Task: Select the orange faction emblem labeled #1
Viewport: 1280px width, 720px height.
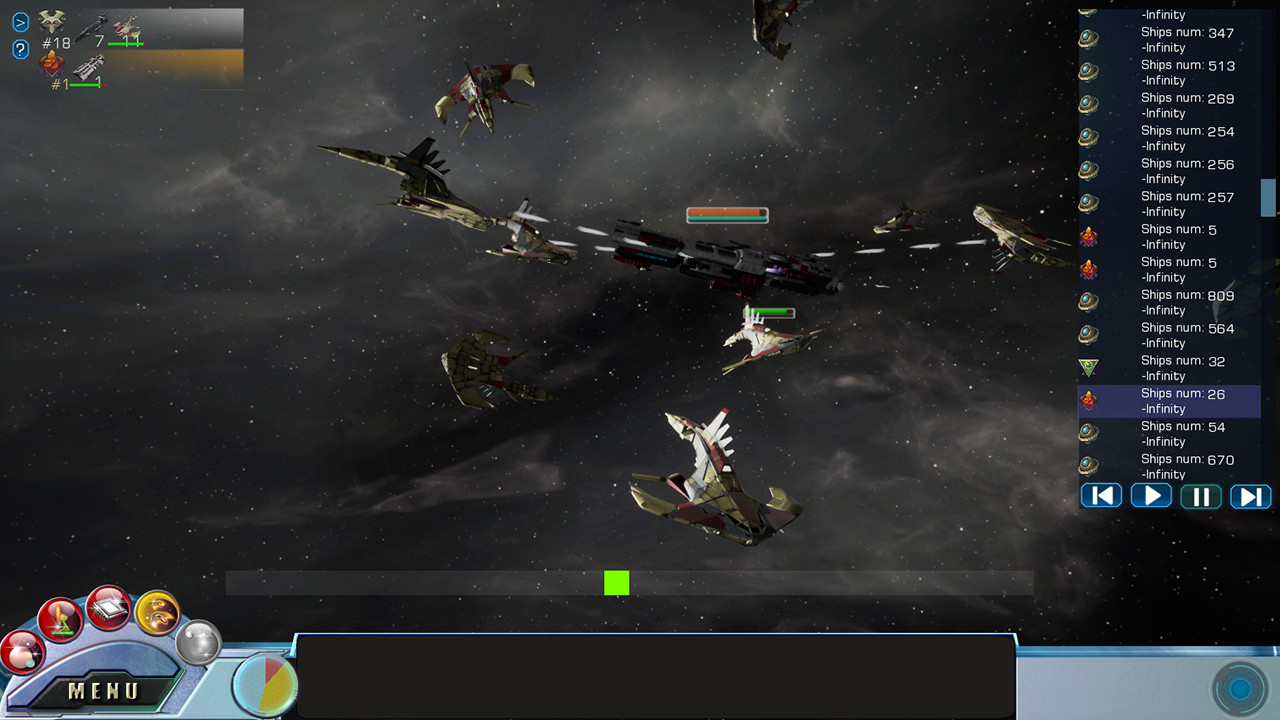Action: click(51, 64)
